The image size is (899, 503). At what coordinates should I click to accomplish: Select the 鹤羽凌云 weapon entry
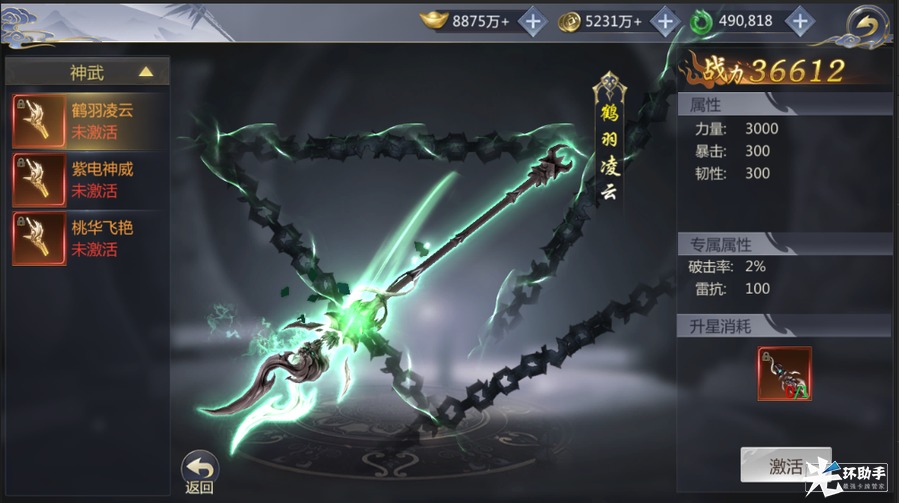87,121
